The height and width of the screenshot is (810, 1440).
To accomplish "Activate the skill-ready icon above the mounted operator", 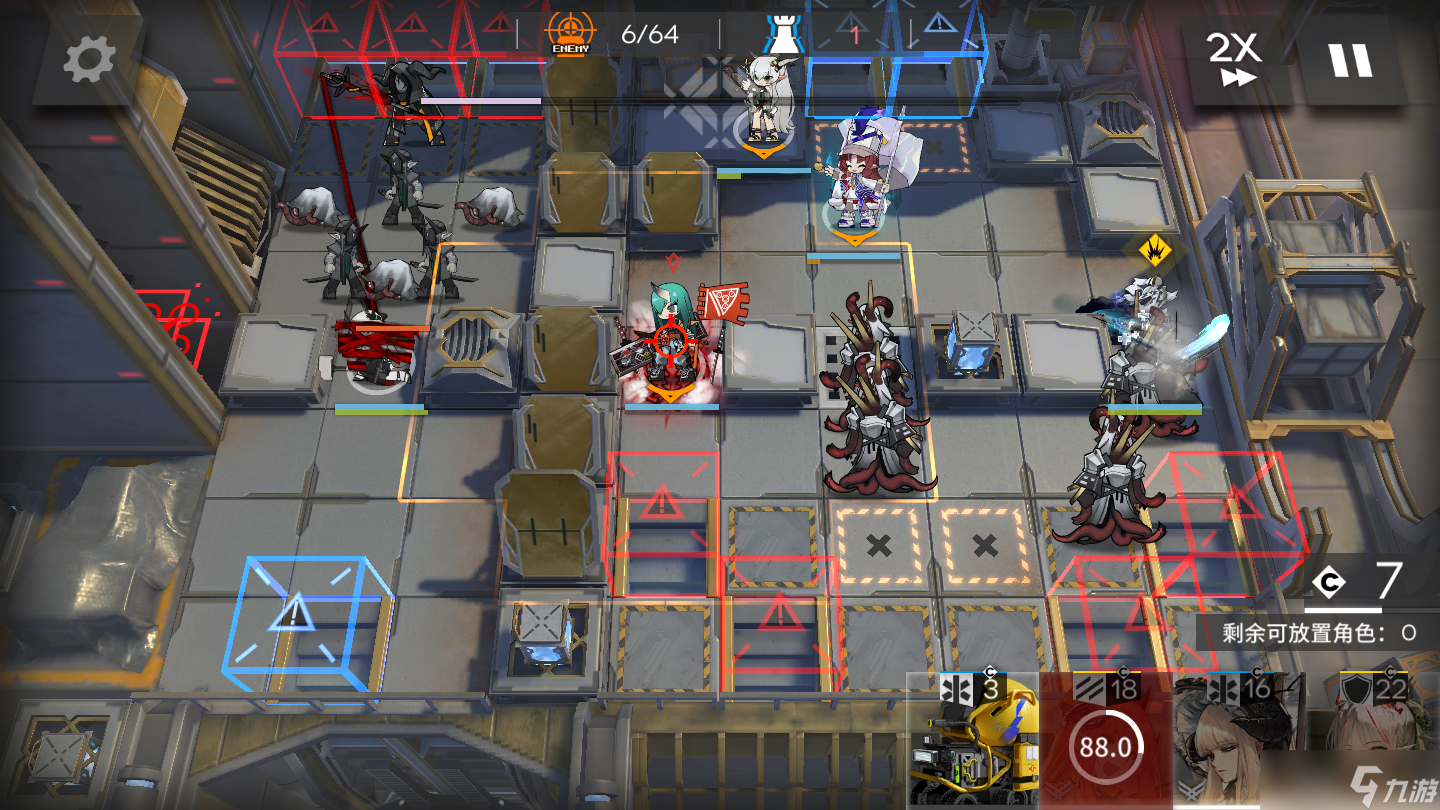I will (1153, 251).
